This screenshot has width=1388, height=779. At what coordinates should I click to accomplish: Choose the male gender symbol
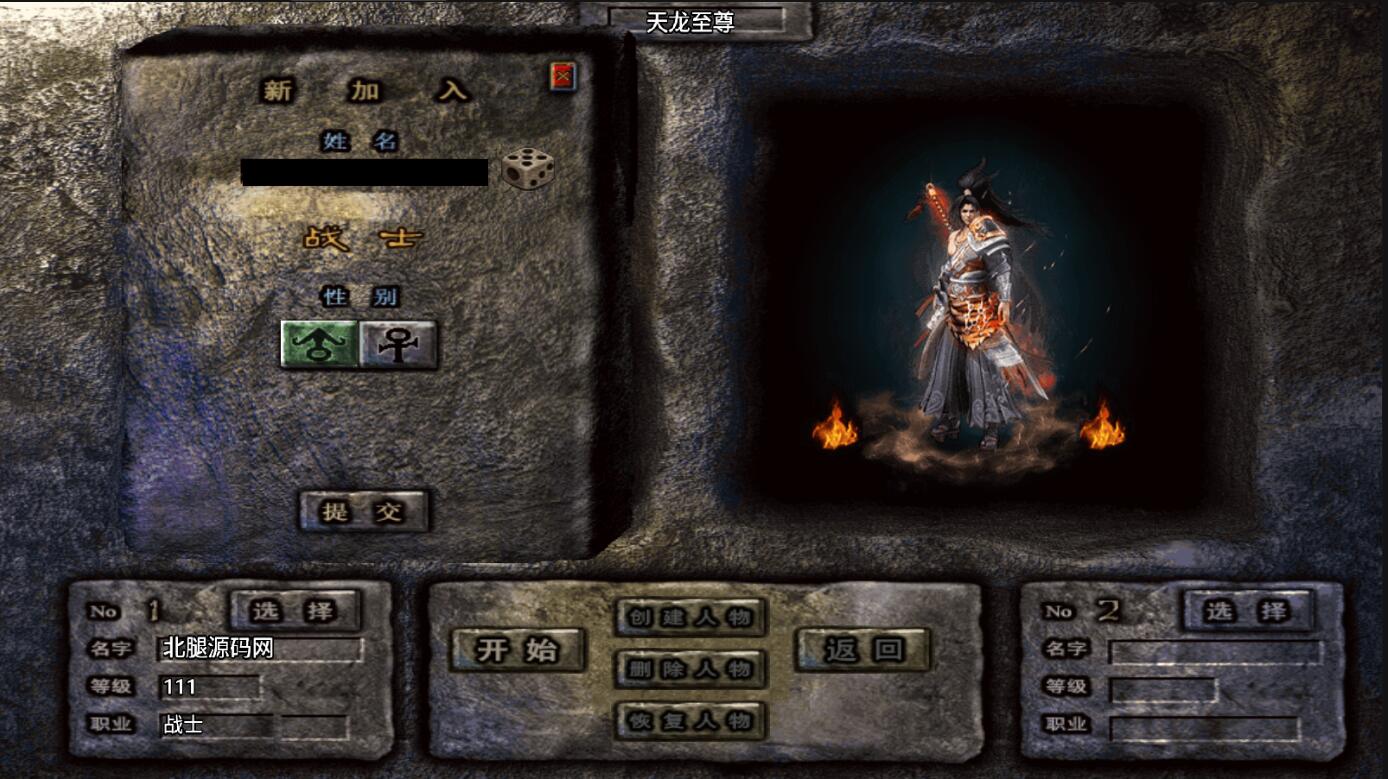pos(319,344)
